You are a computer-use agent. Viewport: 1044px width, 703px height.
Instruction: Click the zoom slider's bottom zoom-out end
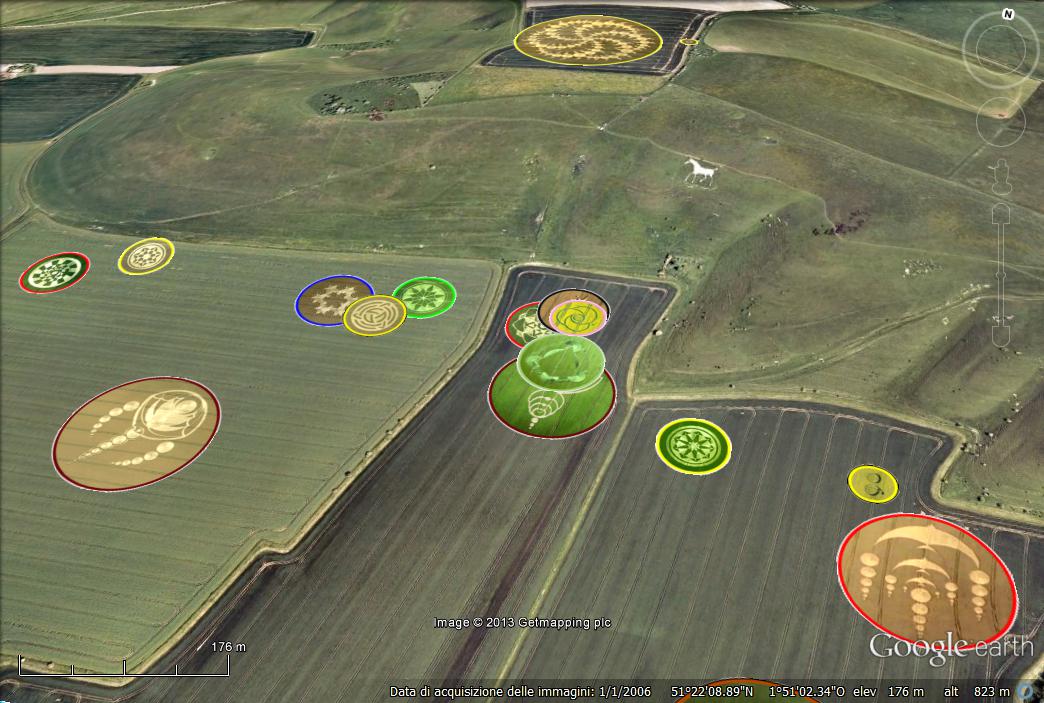click(x=1002, y=335)
